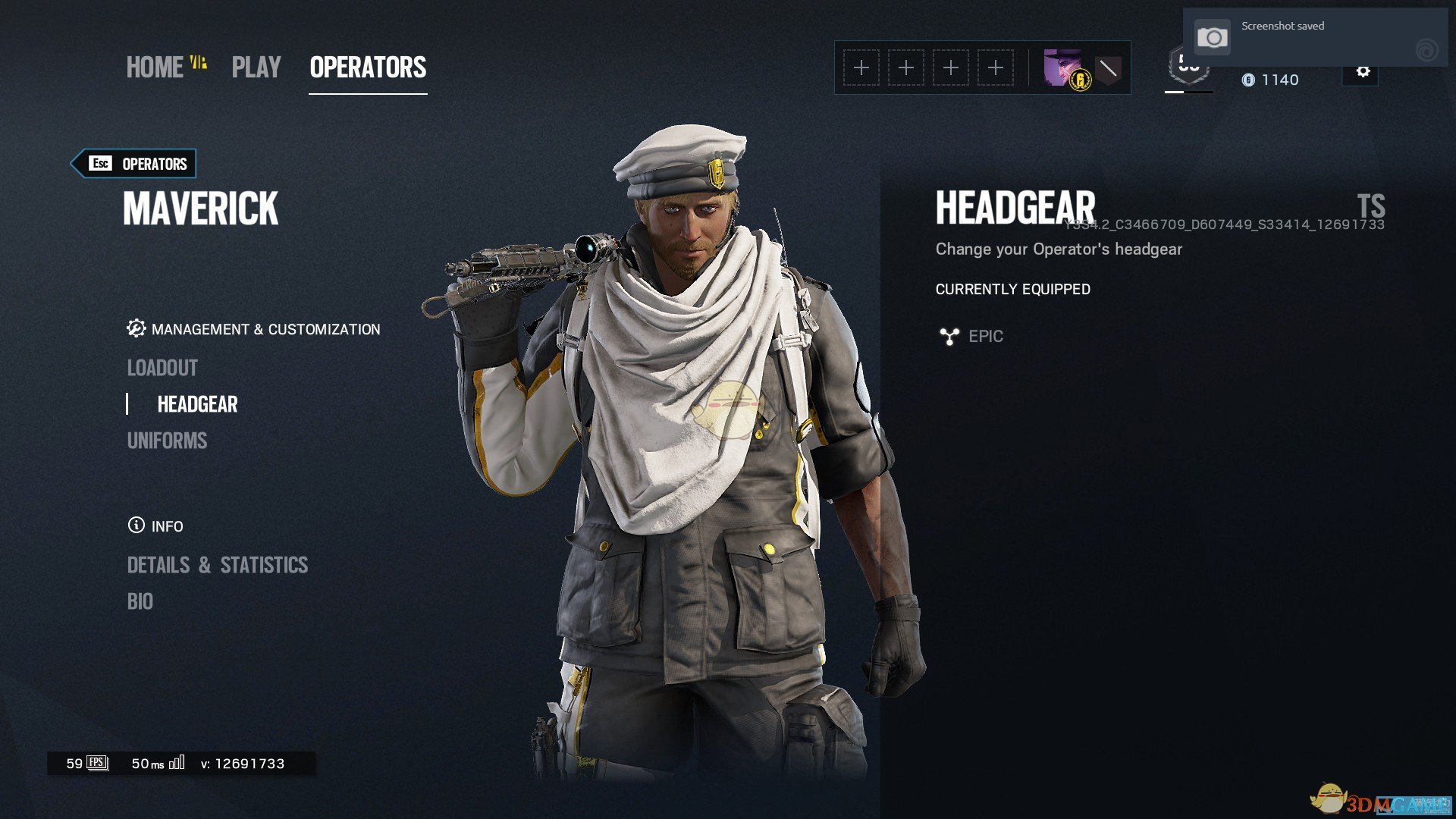This screenshot has height=819, width=1456.
Task: Open settings with the gear icon
Action: coord(1363,72)
